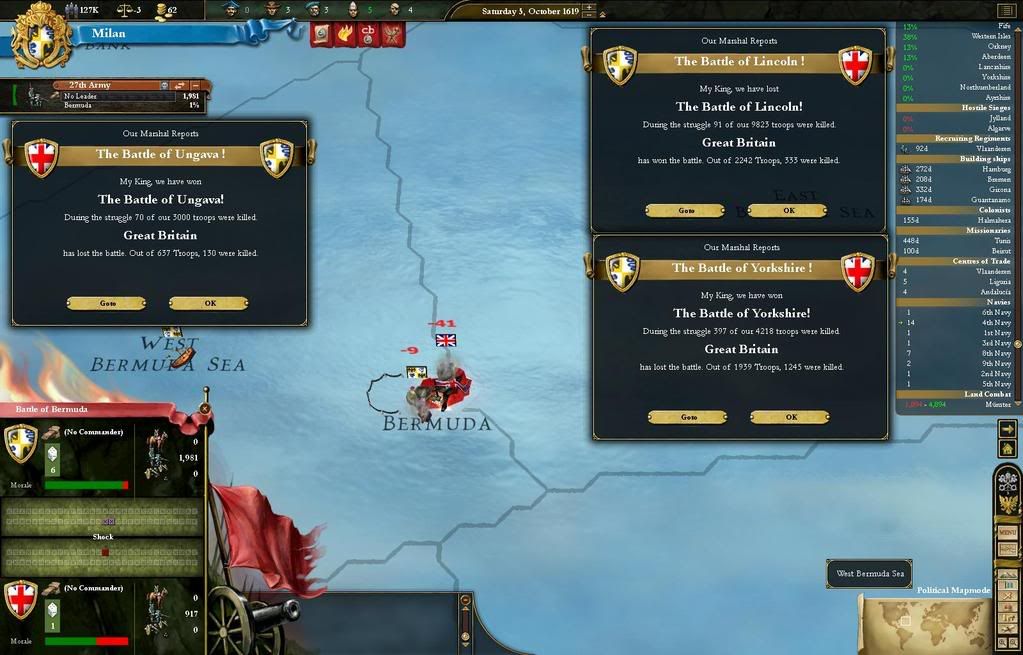Accept the Battle of Yorkshire report with OK
The width and height of the screenshot is (1023, 655).
click(790, 417)
